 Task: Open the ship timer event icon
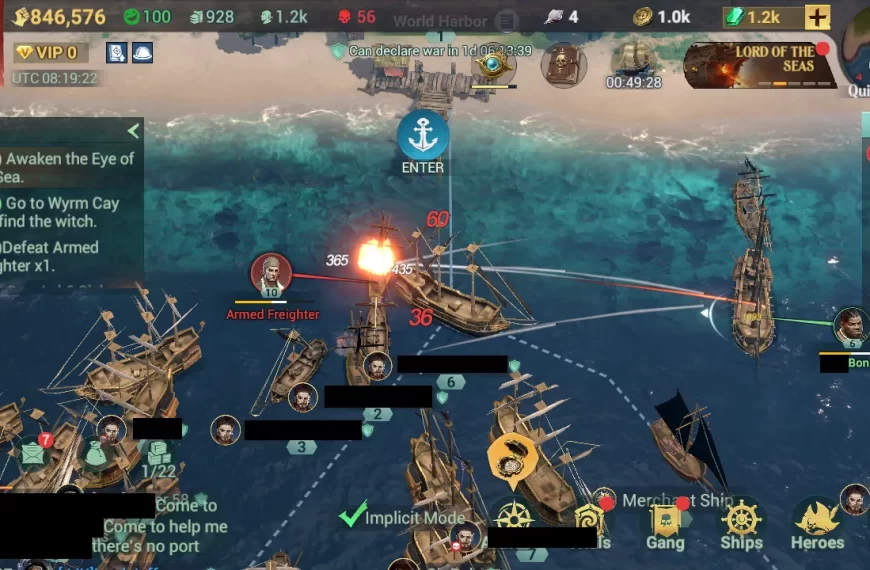(634, 62)
